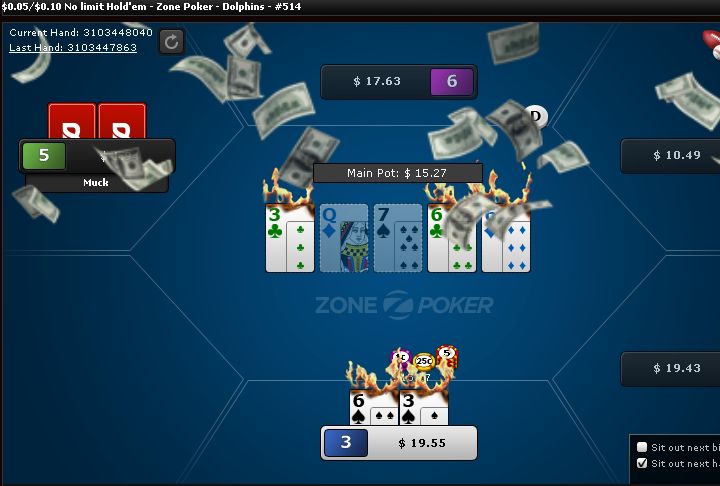The image size is (720, 486).
Task: Select the seat 3 player panel with $19.55
Action: pyautogui.click(x=398, y=442)
